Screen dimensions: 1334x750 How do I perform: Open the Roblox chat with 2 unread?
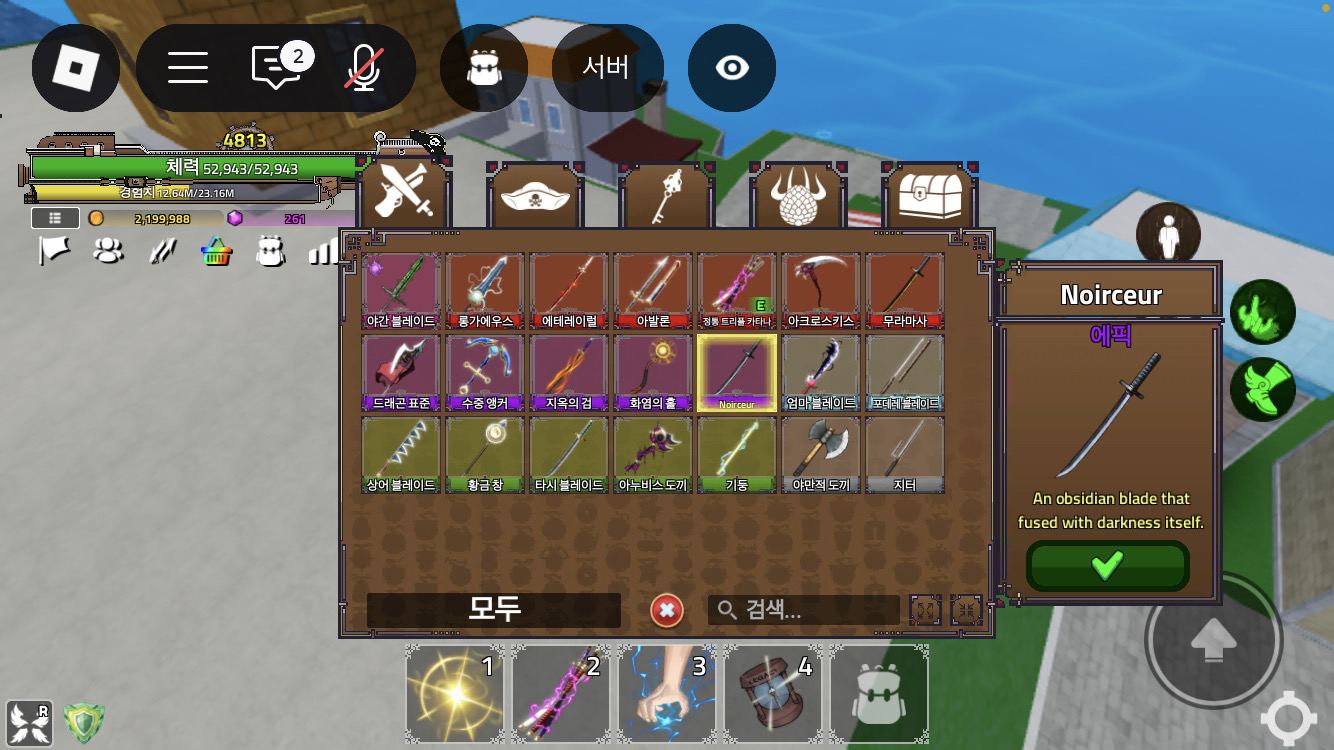(x=275, y=68)
